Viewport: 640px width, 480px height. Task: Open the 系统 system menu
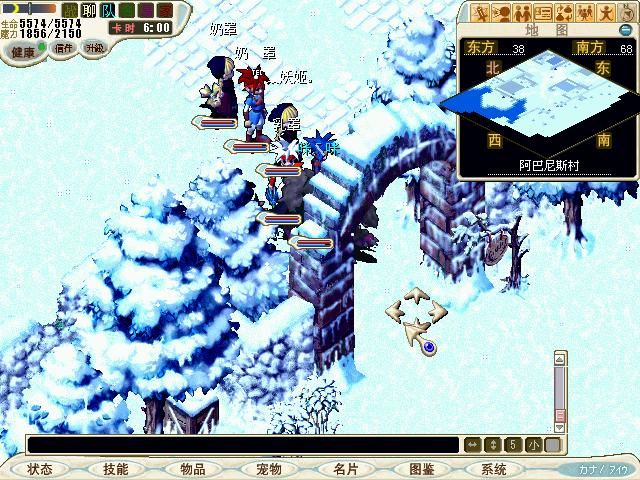coord(494,469)
